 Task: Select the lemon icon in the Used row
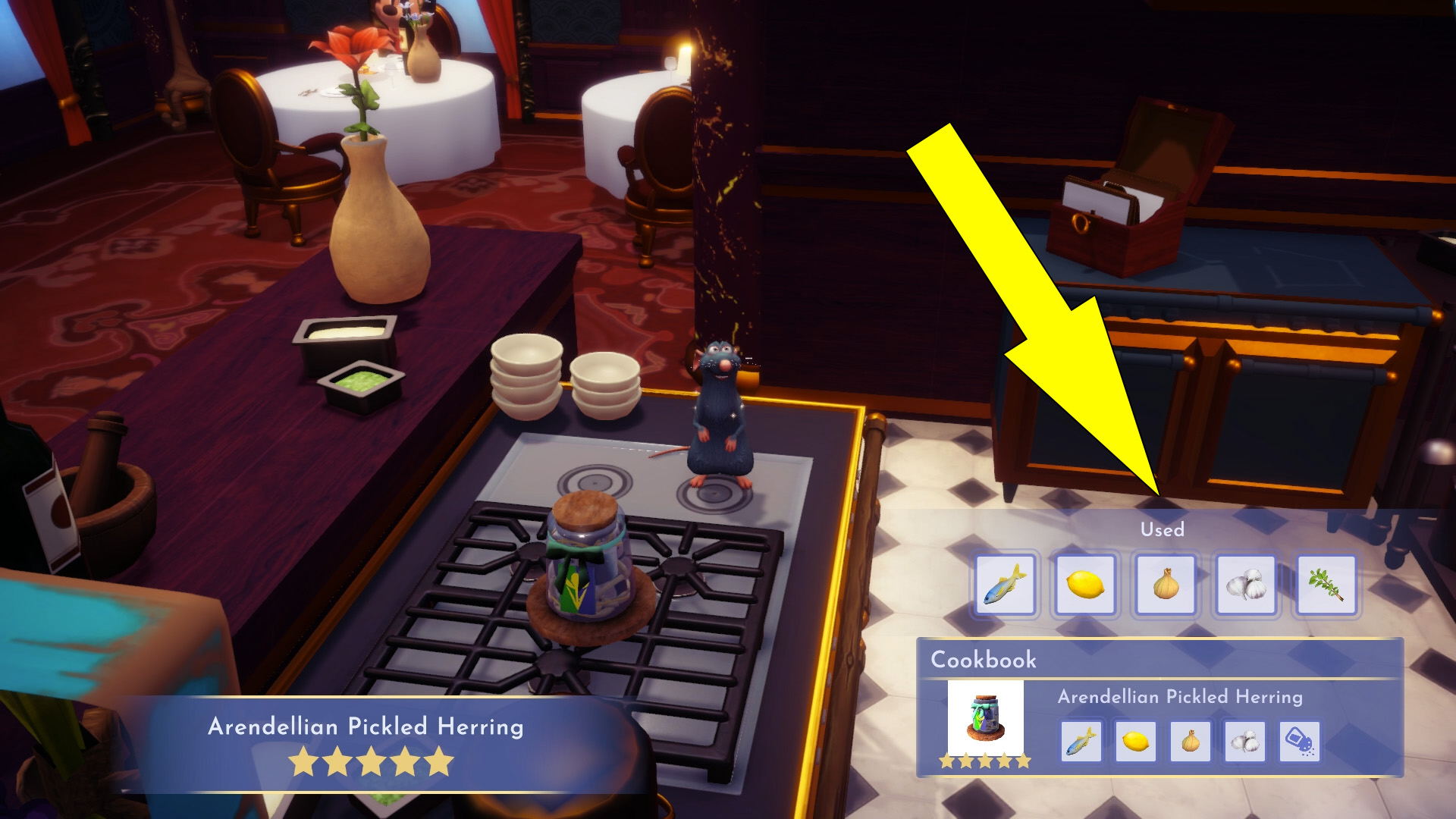(1084, 585)
